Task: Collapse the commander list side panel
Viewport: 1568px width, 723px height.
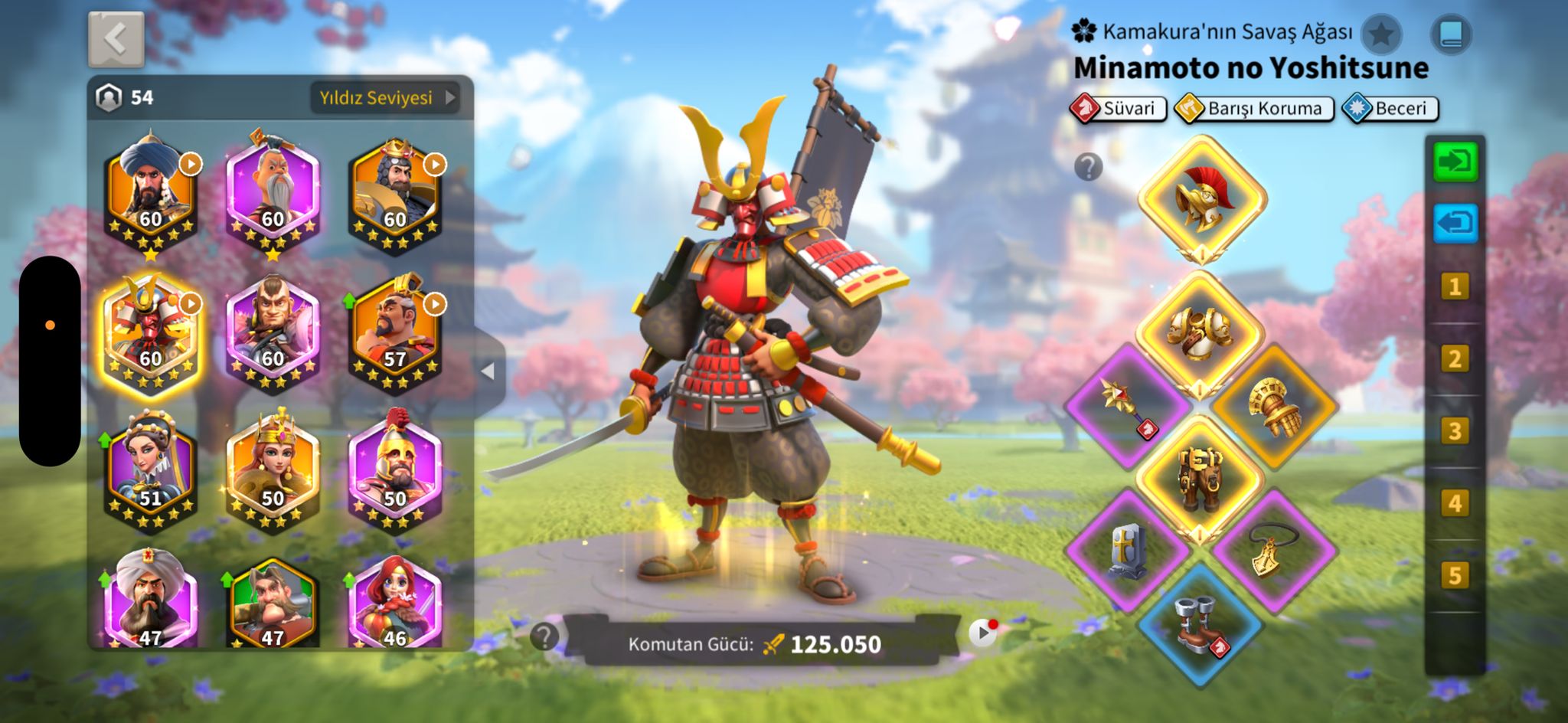Action: (x=488, y=371)
